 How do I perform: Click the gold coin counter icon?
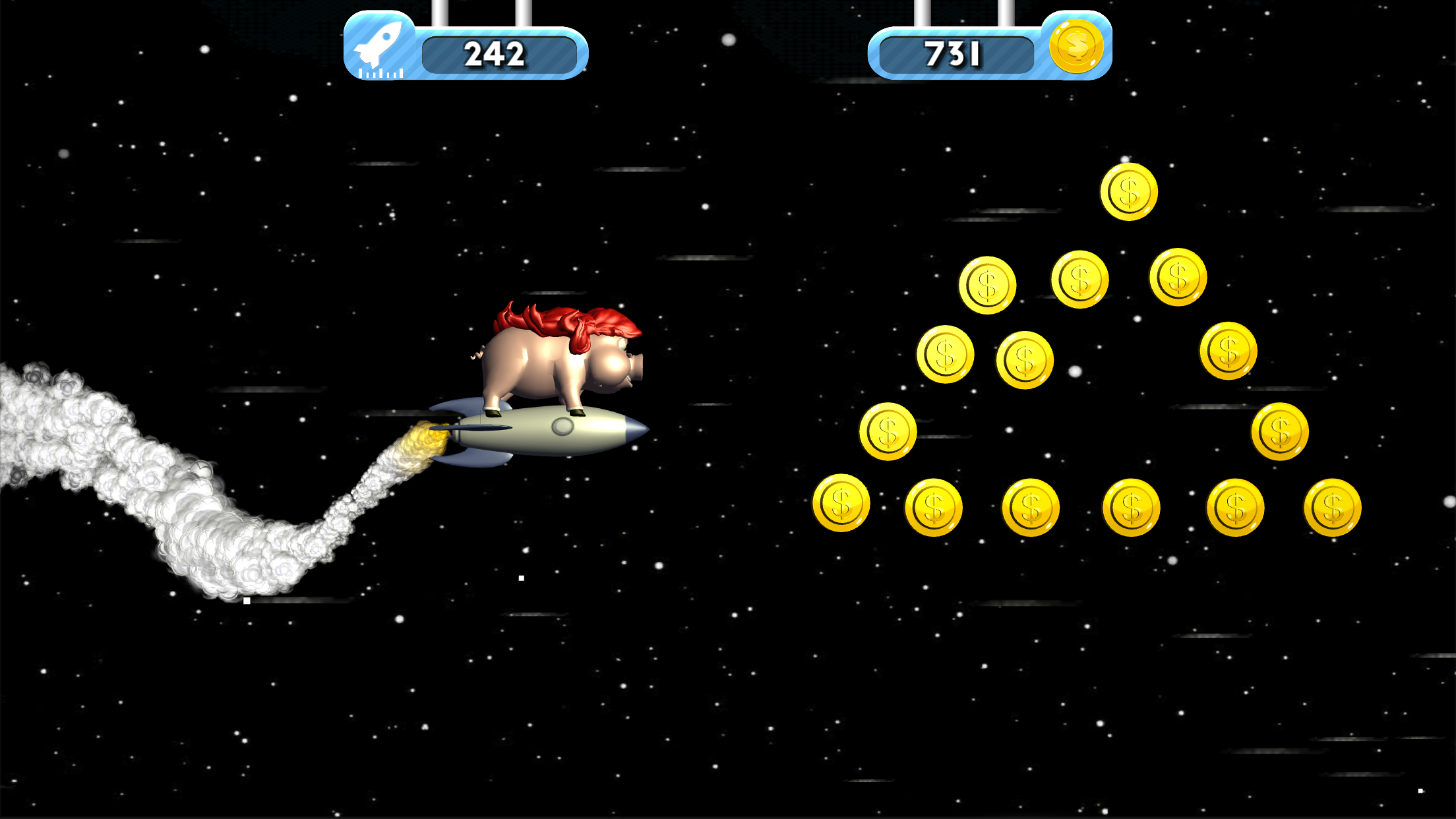point(1076,46)
